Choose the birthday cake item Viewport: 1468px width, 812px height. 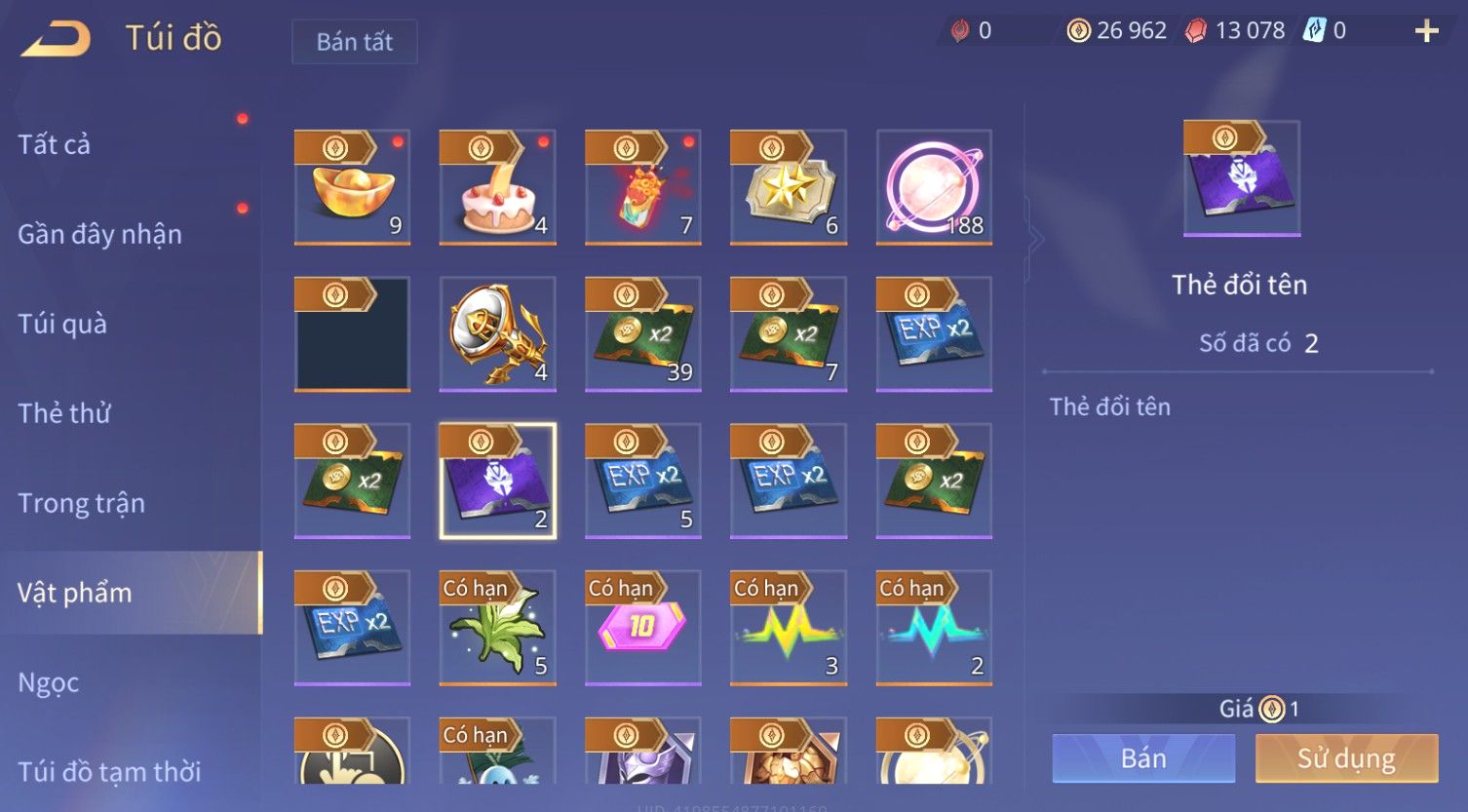(x=497, y=187)
